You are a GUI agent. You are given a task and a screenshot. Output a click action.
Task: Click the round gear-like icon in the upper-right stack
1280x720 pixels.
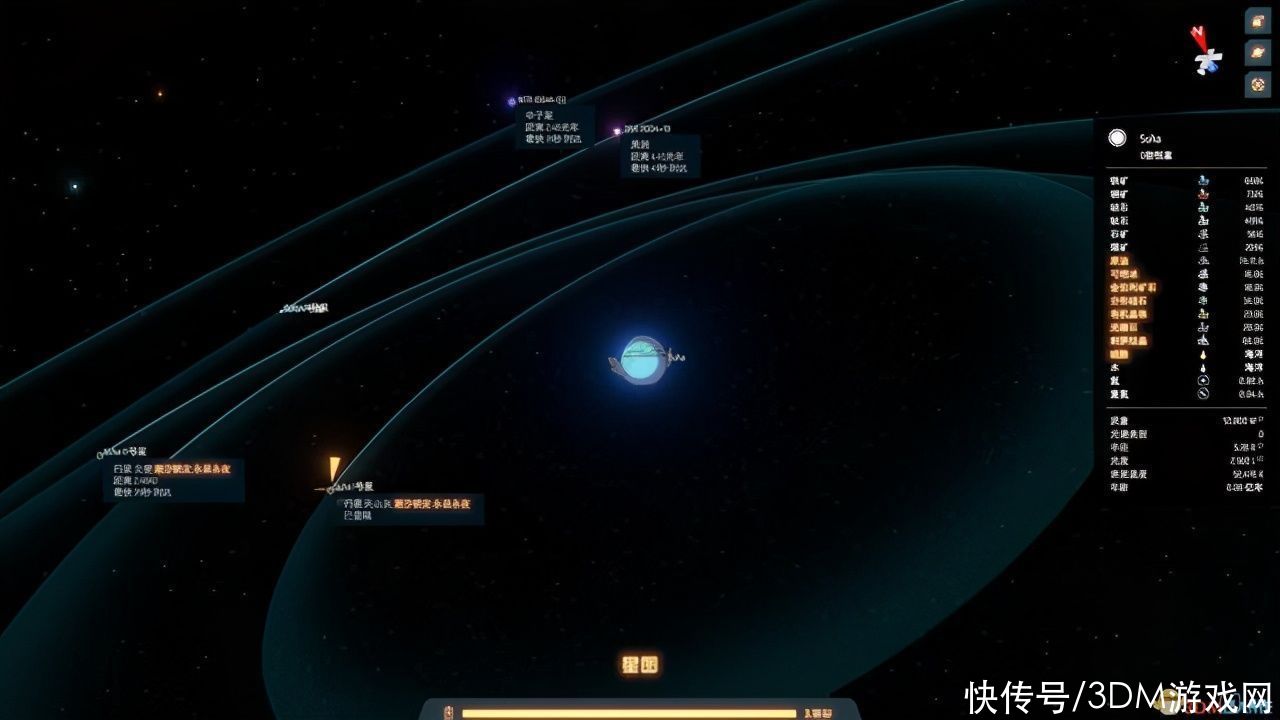point(1257,85)
